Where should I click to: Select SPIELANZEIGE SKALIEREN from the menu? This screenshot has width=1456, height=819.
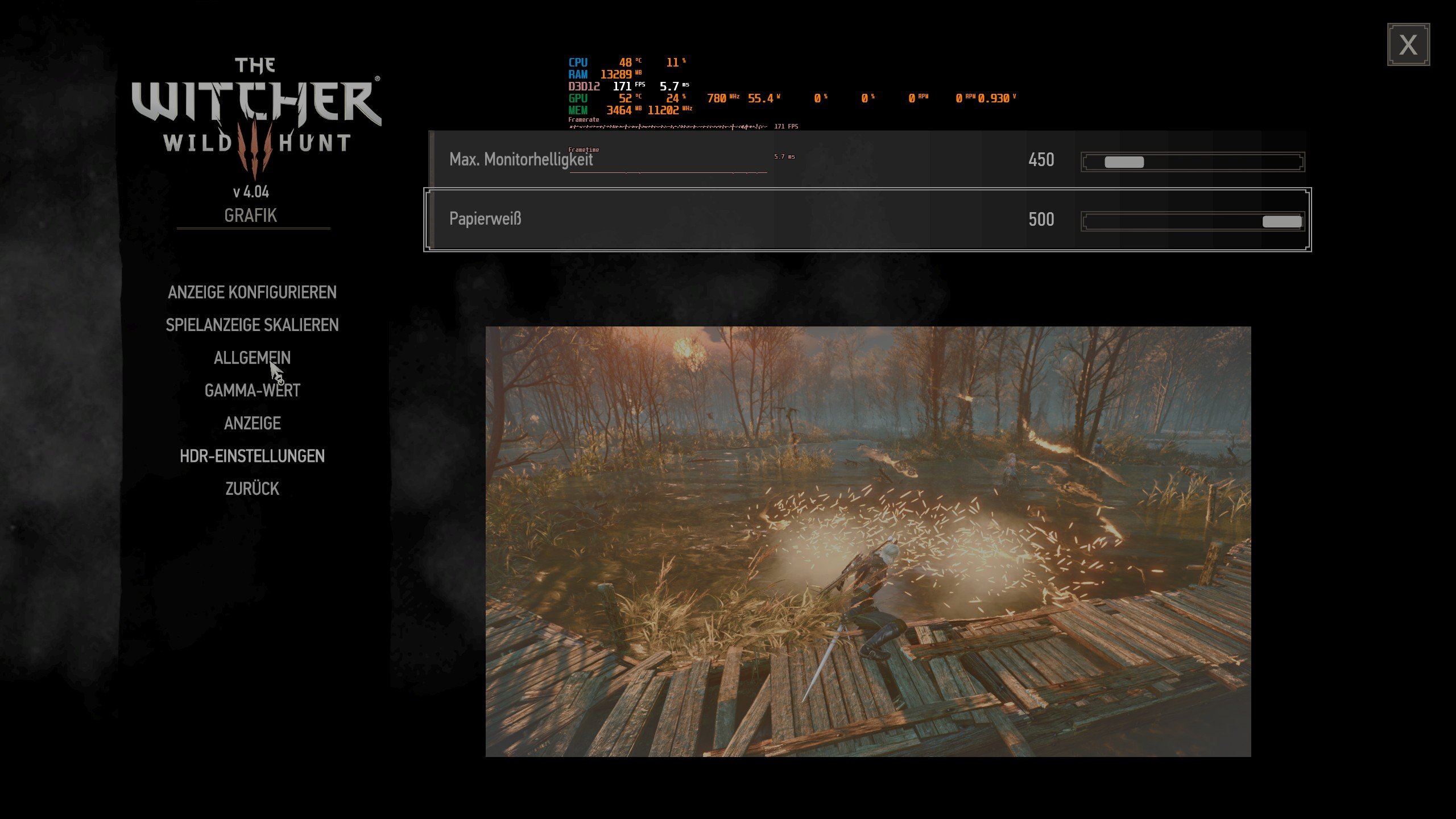click(252, 325)
